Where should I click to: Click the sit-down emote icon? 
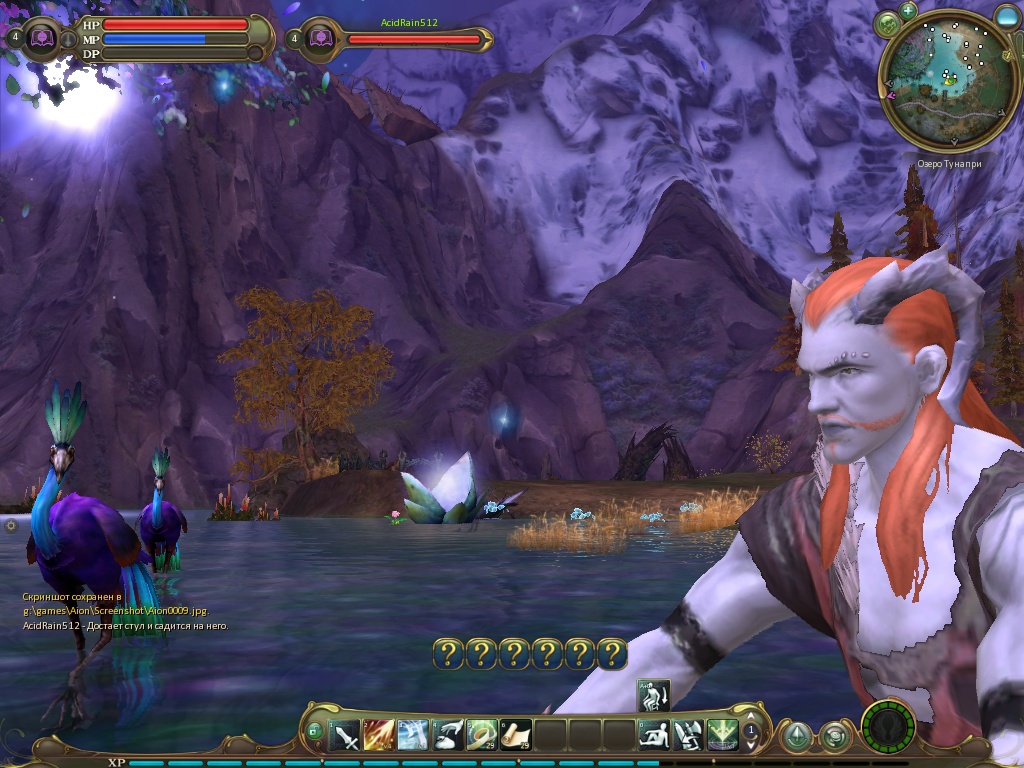pos(653,736)
